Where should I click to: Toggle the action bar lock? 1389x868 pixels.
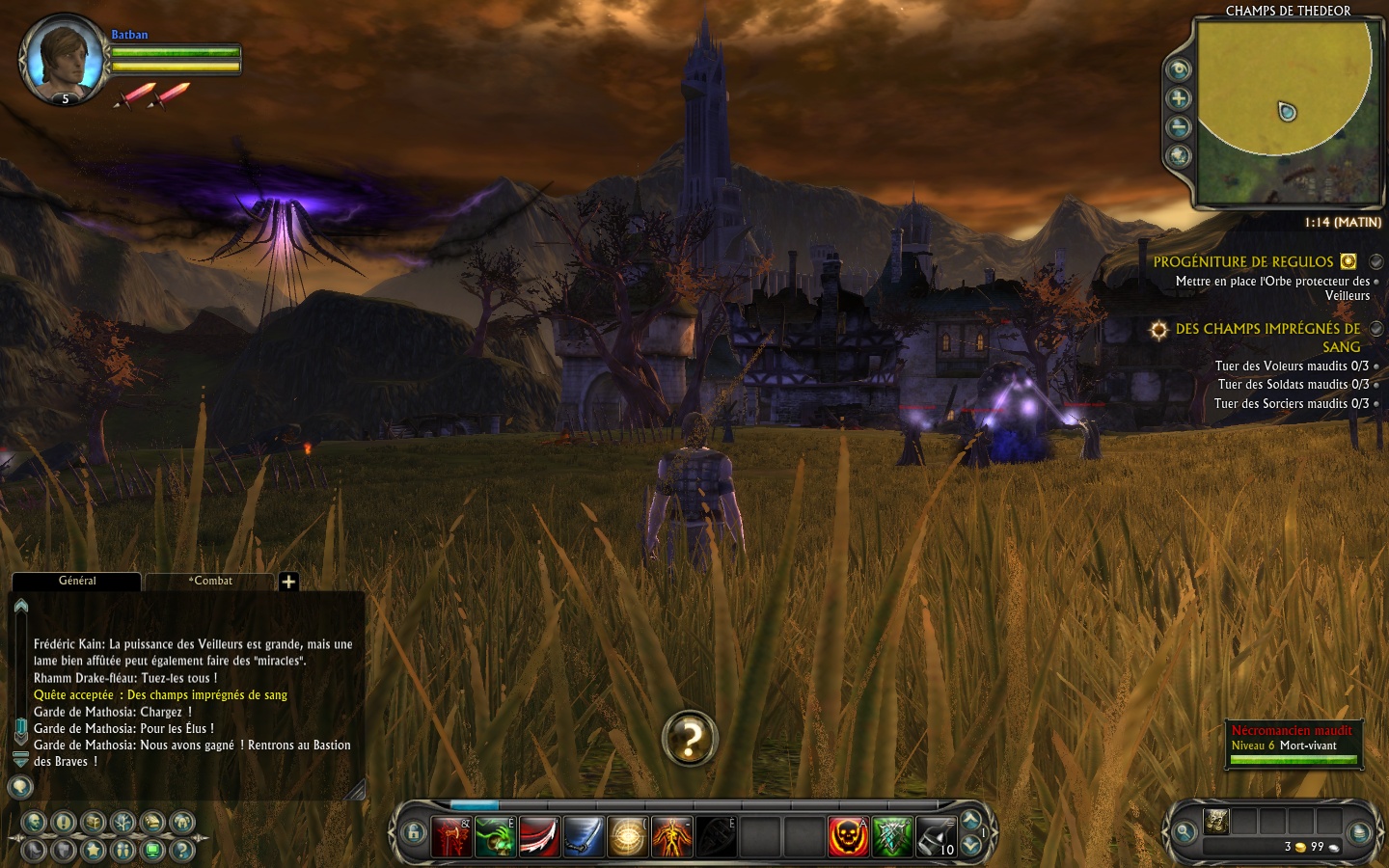tap(414, 833)
